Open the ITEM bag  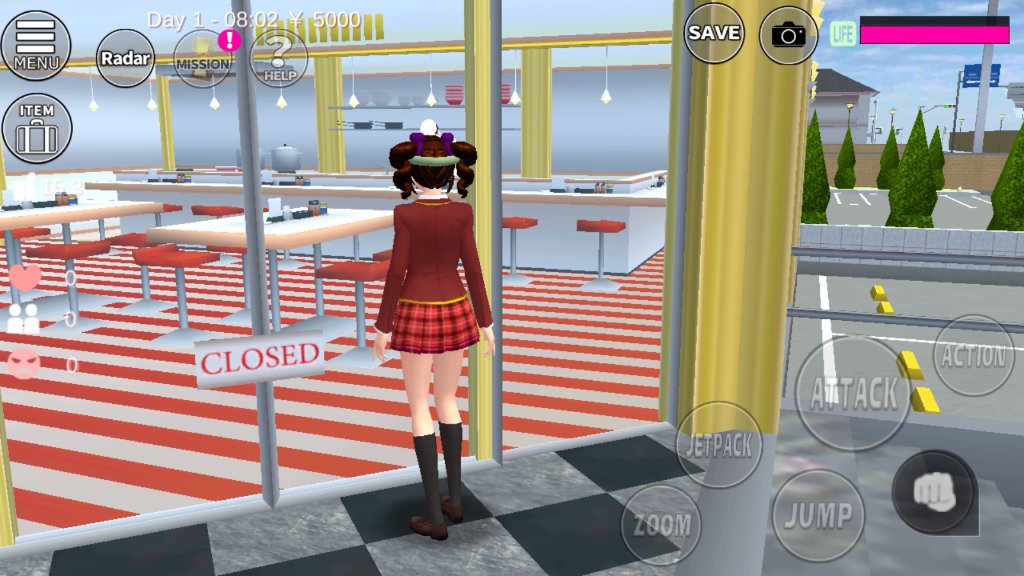36,128
